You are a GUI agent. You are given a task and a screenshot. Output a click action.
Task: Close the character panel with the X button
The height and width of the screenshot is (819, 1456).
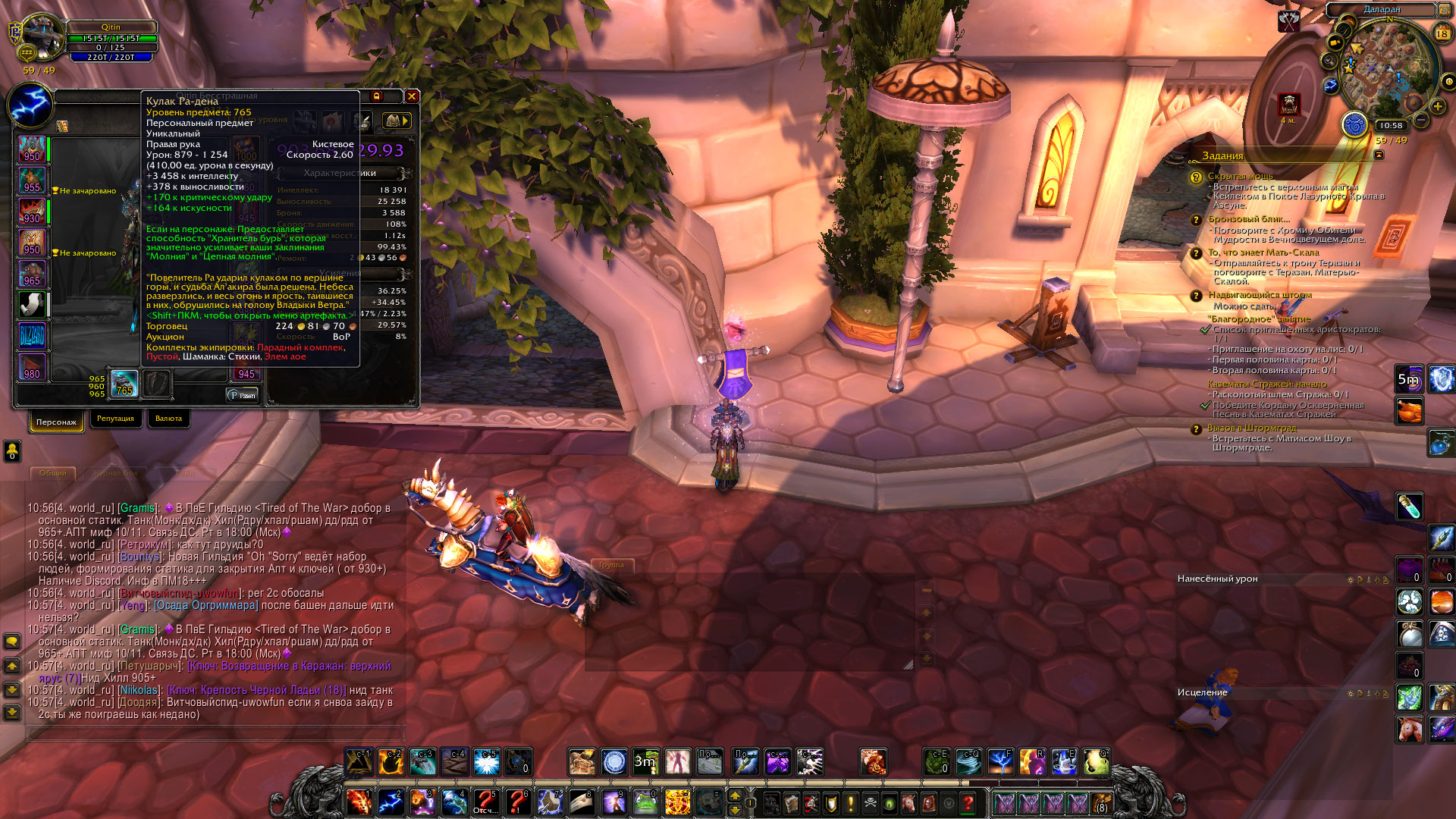tap(412, 96)
